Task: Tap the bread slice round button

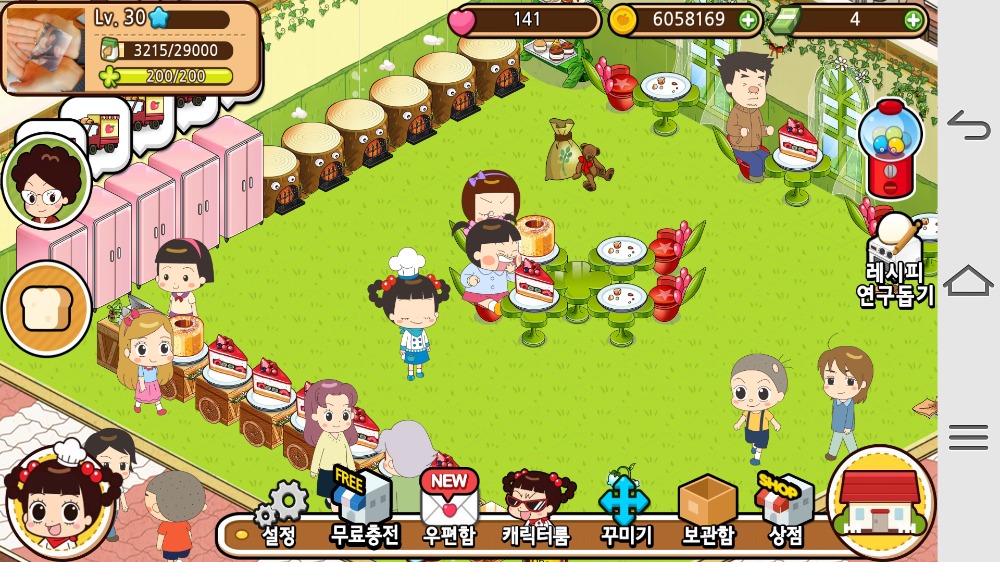Action: (x=46, y=308)
